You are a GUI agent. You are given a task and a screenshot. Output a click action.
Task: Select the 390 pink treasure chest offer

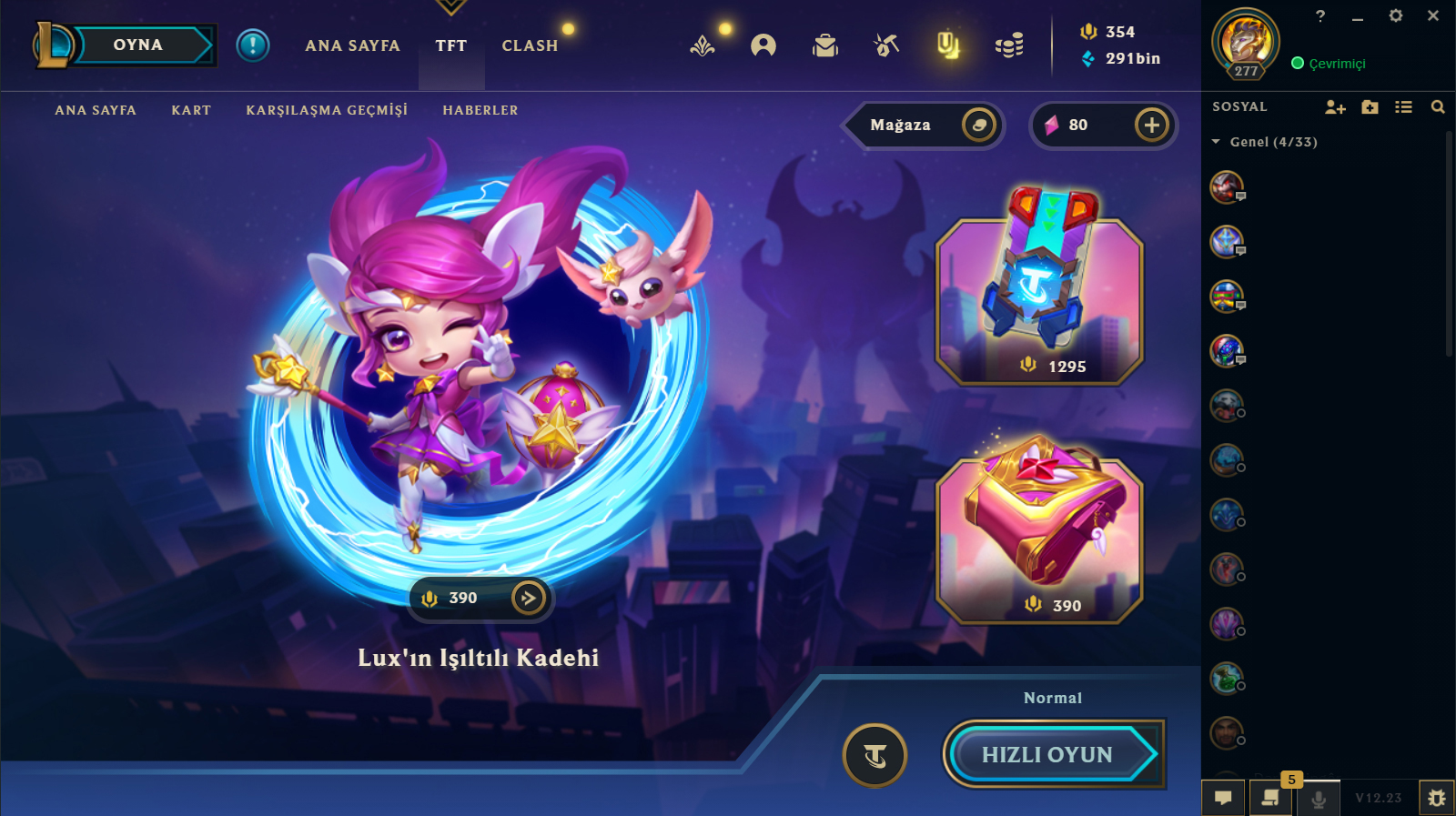coord(1039,539)
